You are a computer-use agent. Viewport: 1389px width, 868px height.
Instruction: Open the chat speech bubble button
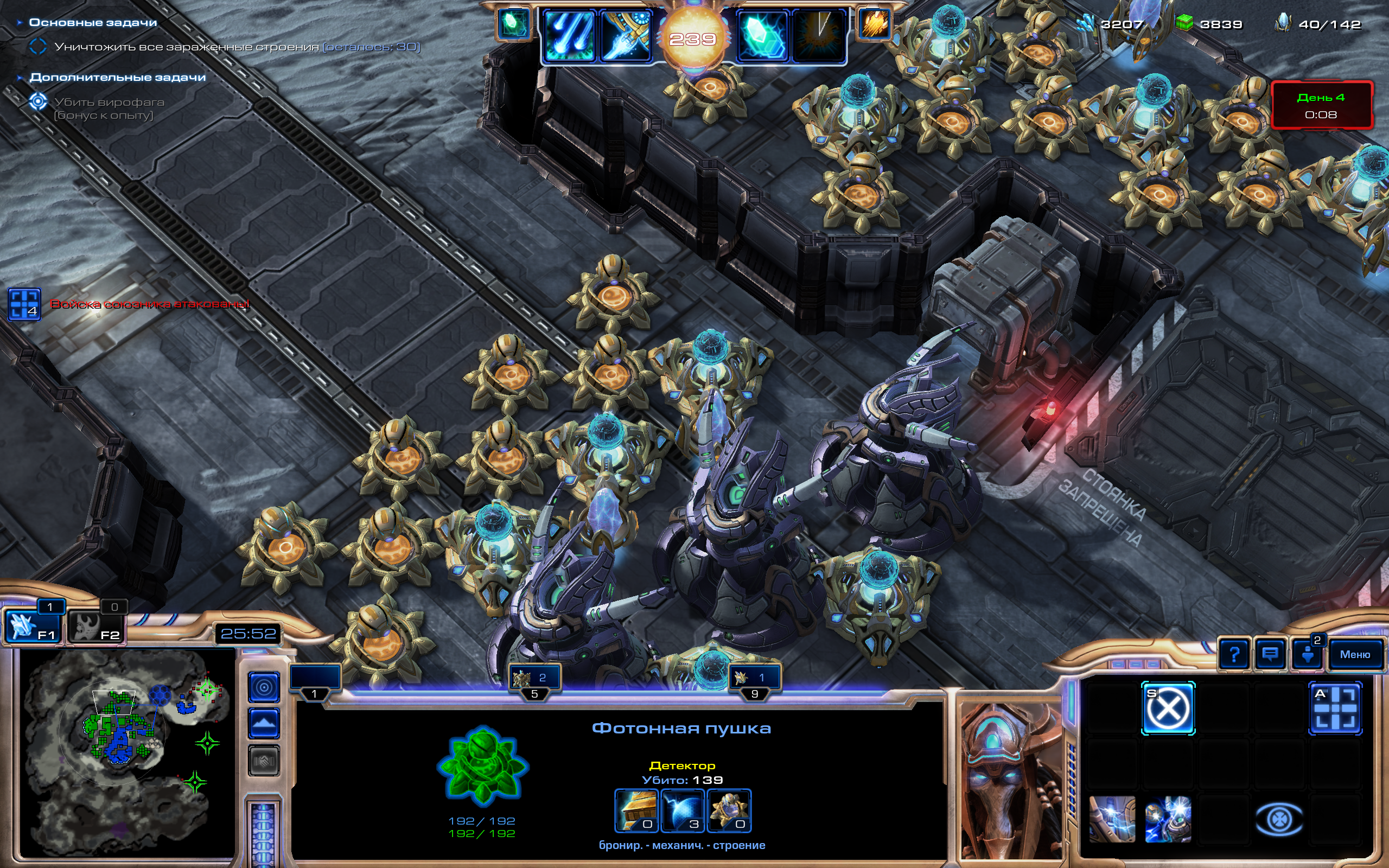tap(1270, 654)
